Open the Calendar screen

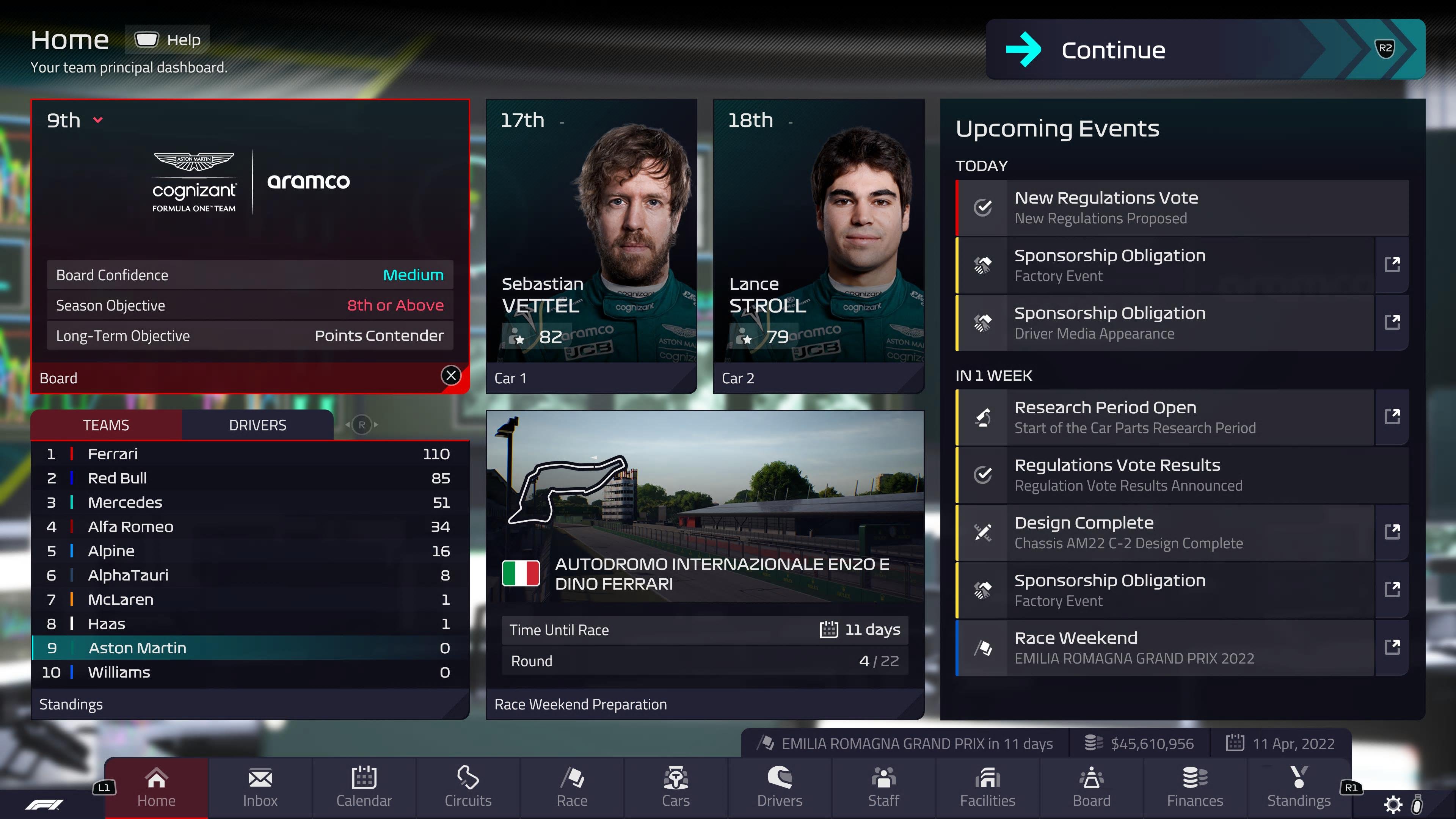364,788
